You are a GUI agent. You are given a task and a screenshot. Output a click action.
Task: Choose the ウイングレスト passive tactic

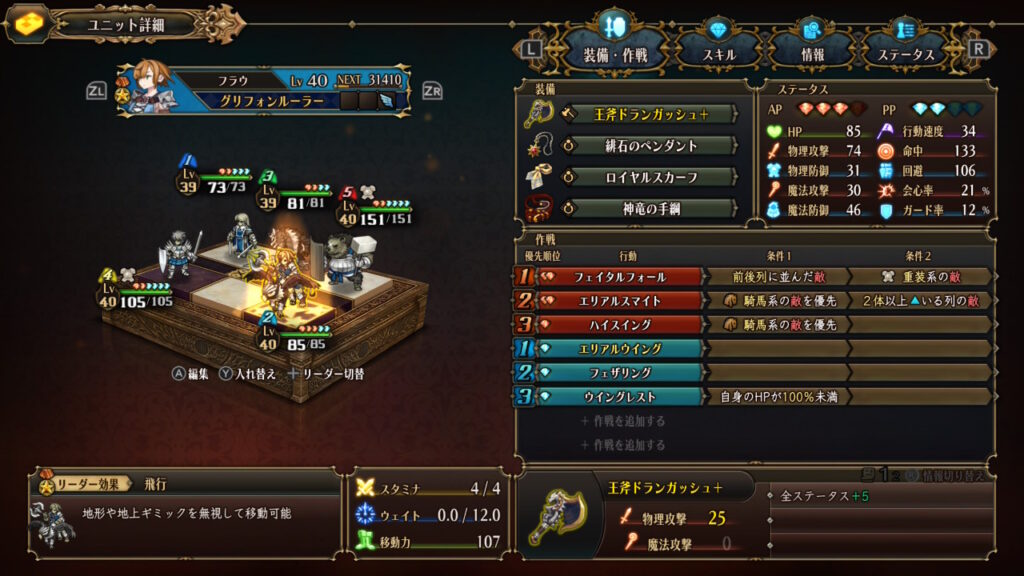620,396
